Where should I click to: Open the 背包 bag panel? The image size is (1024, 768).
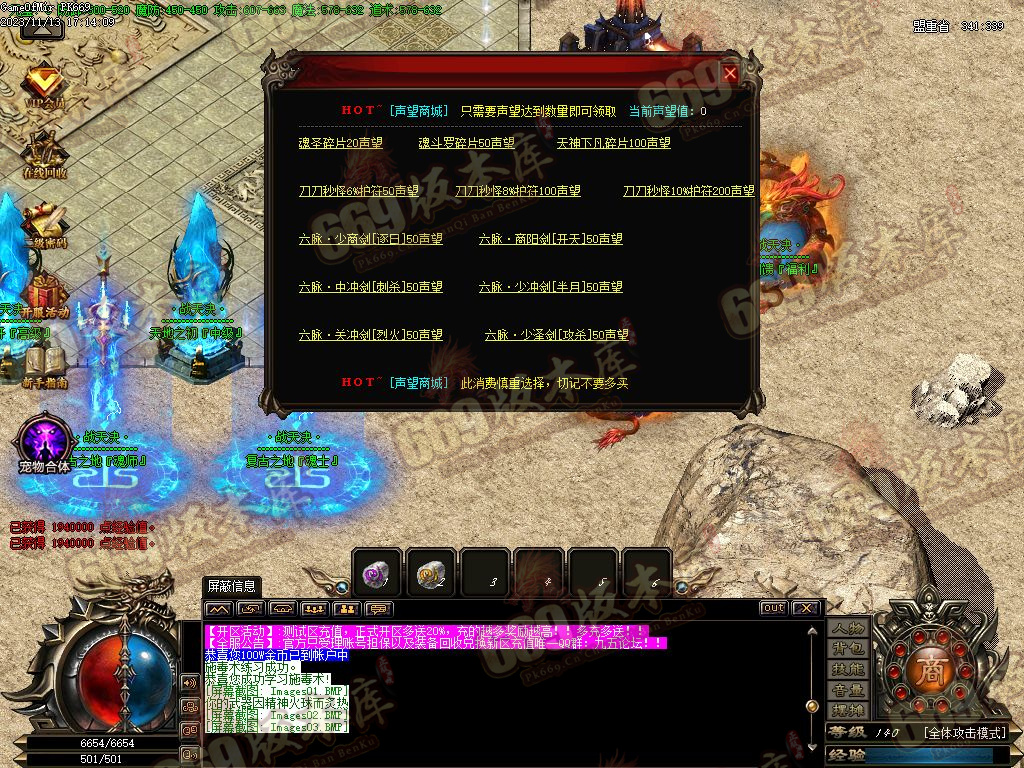point(847,649)
